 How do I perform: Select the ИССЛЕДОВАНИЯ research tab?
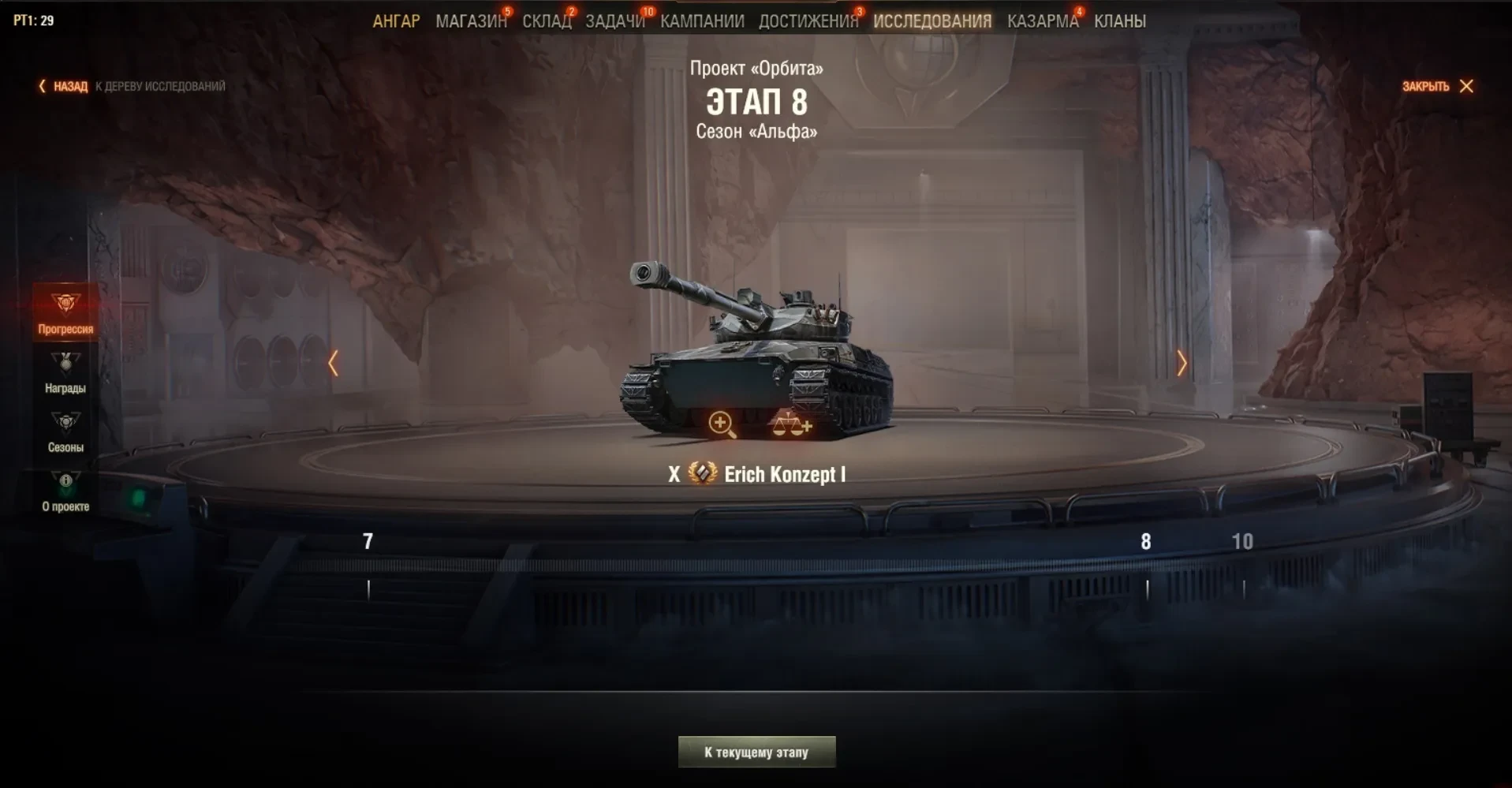pyautogui.click(x=931, y=21)
